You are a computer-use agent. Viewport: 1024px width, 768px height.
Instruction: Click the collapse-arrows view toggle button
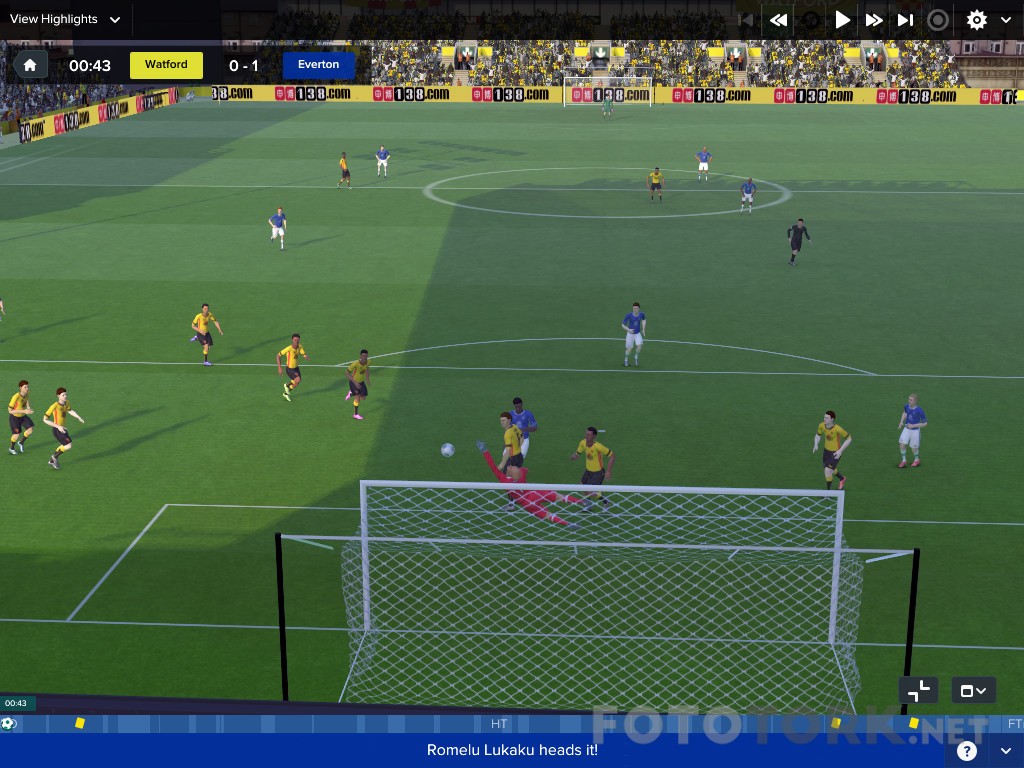[918, 690]
